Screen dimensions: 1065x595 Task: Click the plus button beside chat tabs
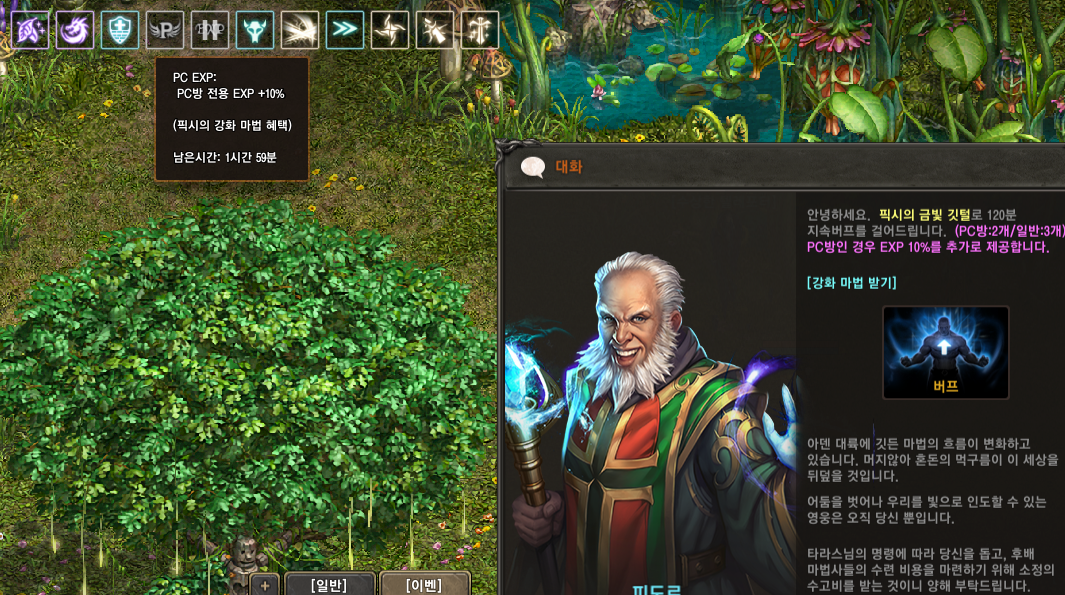(x=265, y=586)
